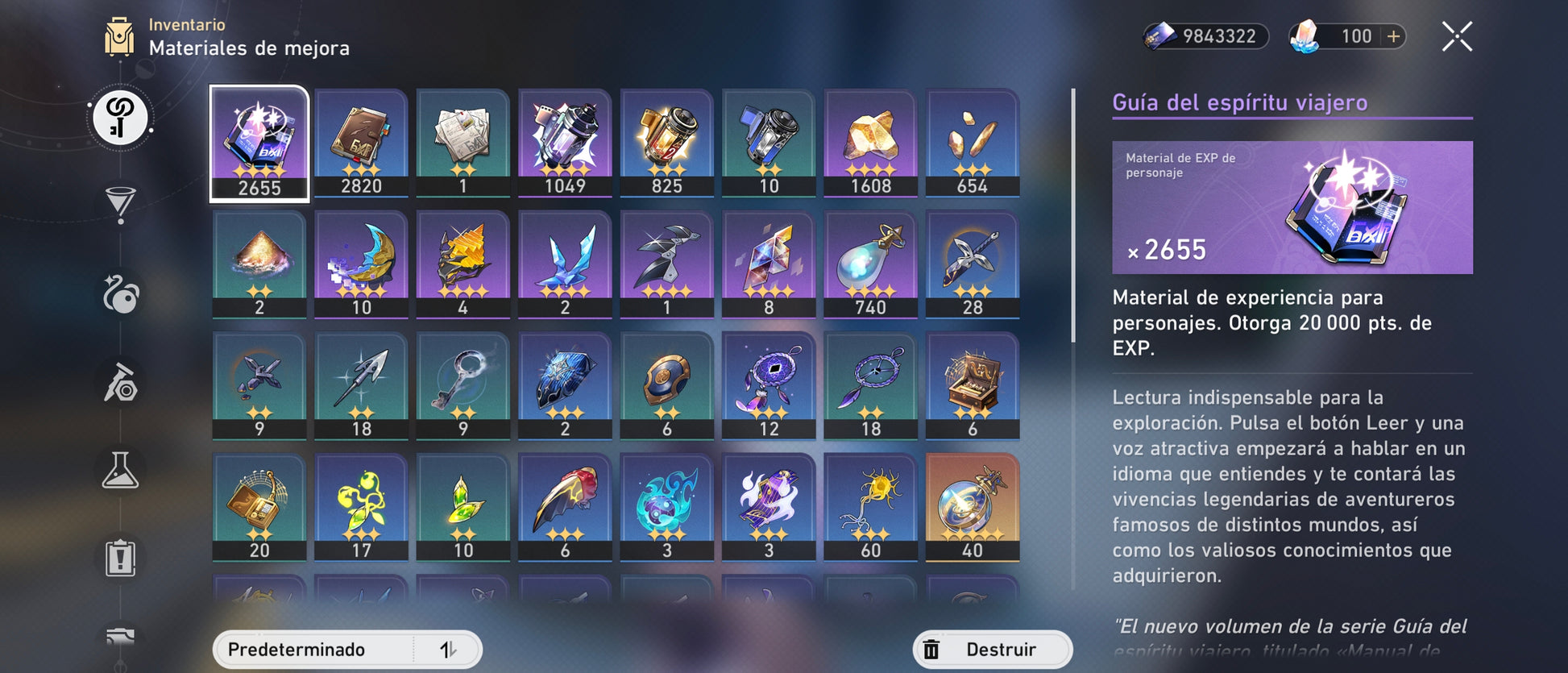This screenshot has height=673, width=1568.
Task: Select the purple canister item with 1049
Action: tap(565, 143)
